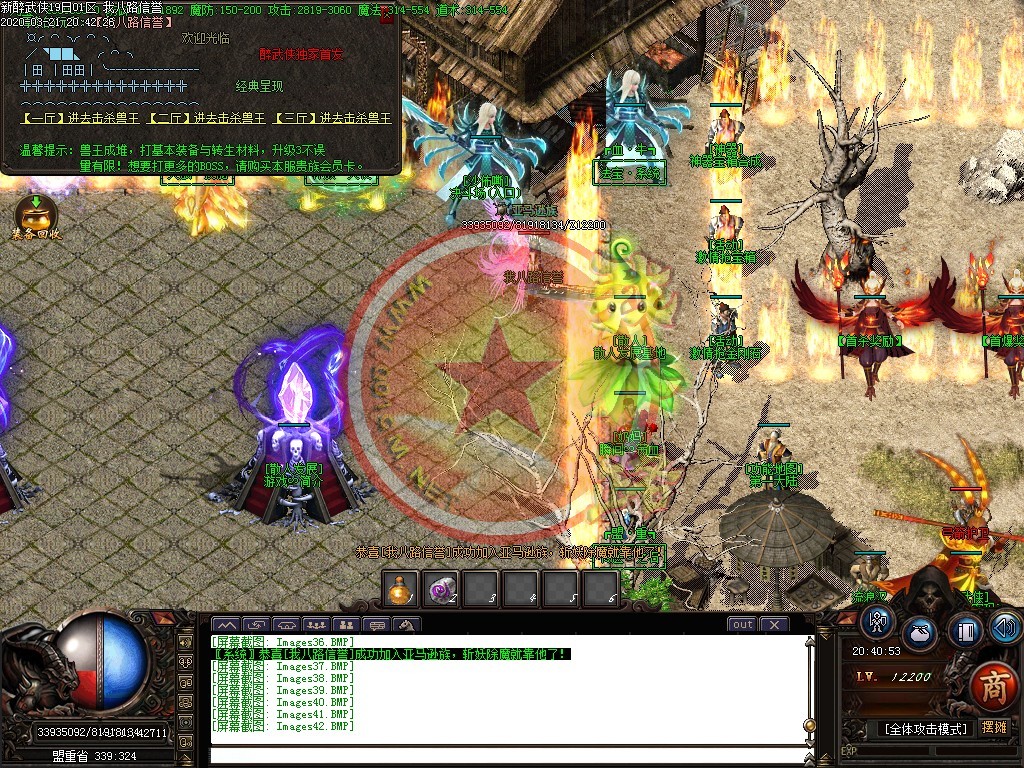Viewport: 1024px width, 768px height.
Task: Switch the 全体攻击模式 attack mode
Action: [x=926, y=728]
